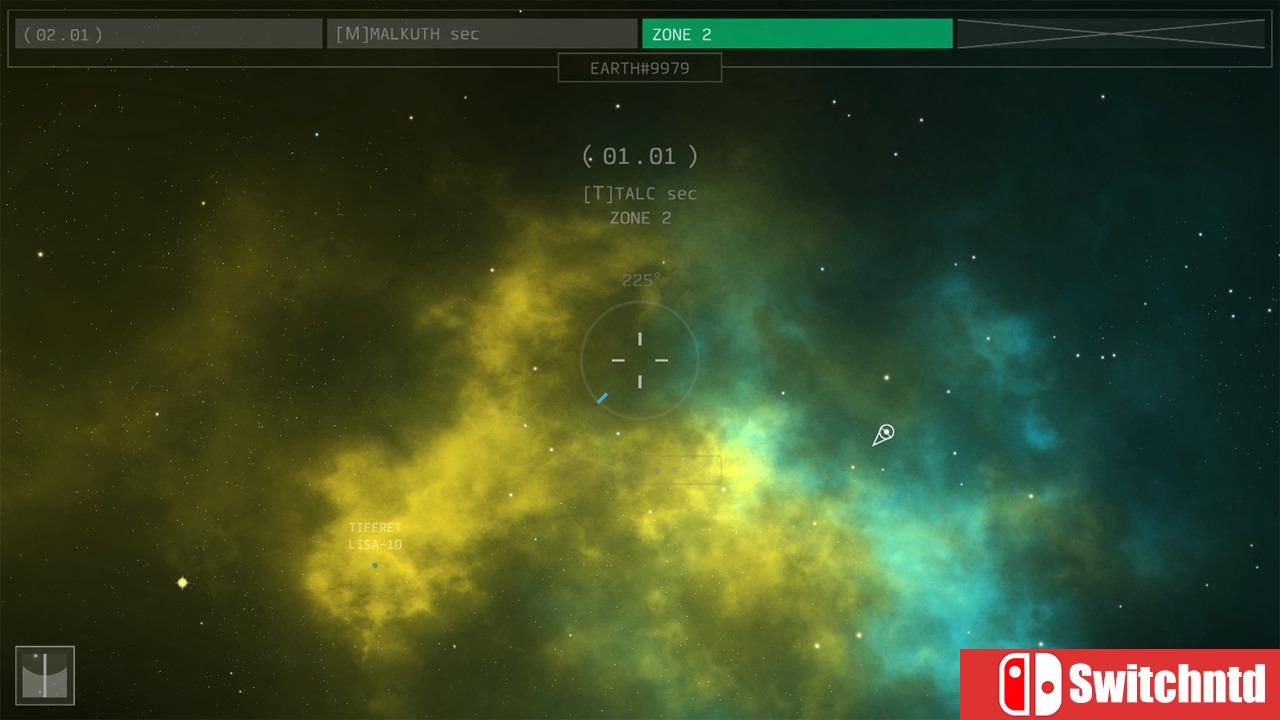This screenshot has height=720, width=1280.
Task: Click the blue heading tick on the compass ring
Action: pos(601,398)
